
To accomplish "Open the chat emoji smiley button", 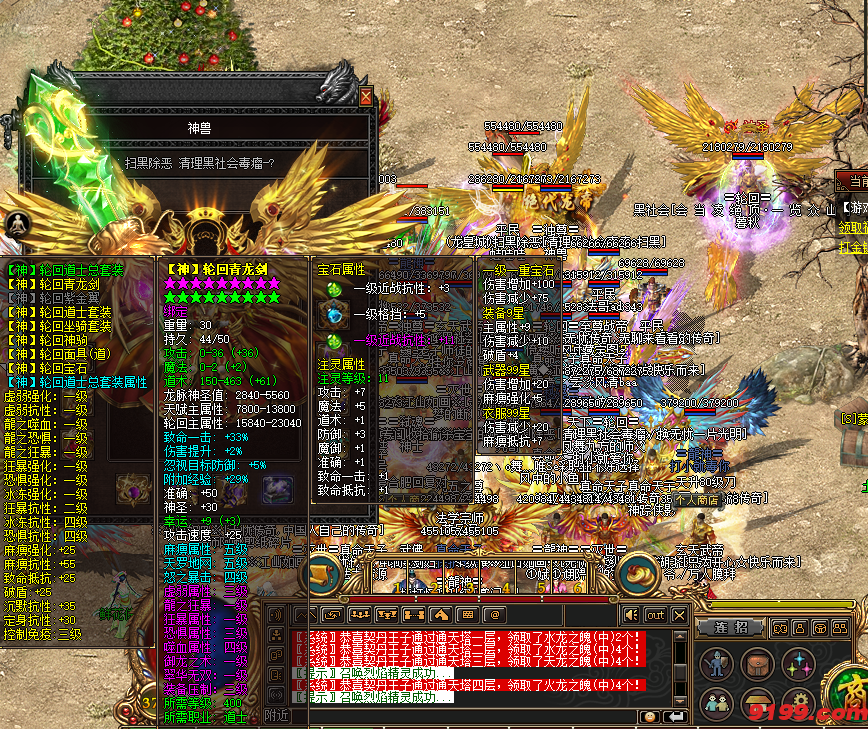I will [650, 716].
